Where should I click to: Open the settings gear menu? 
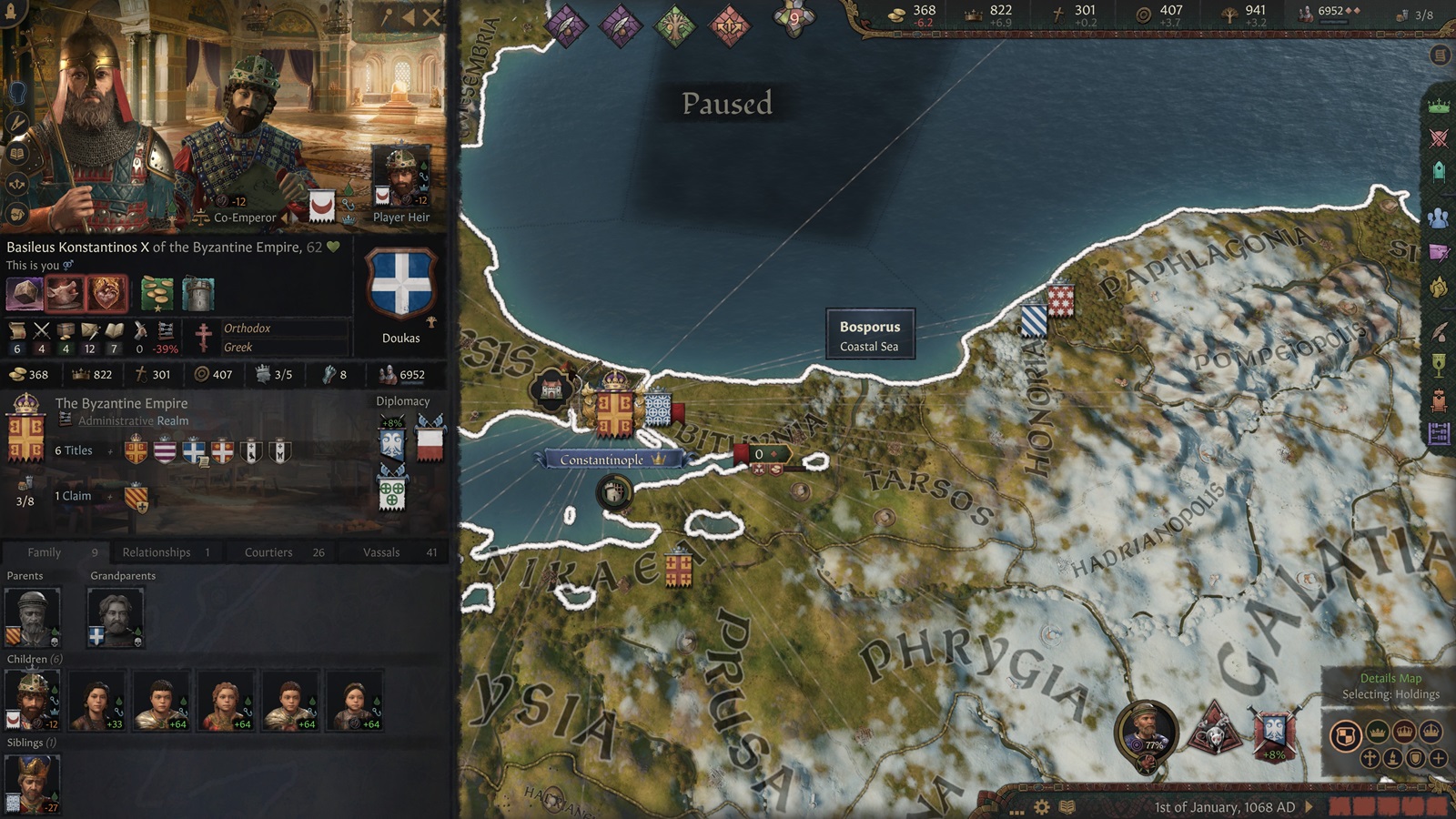tap(1042, 807)
